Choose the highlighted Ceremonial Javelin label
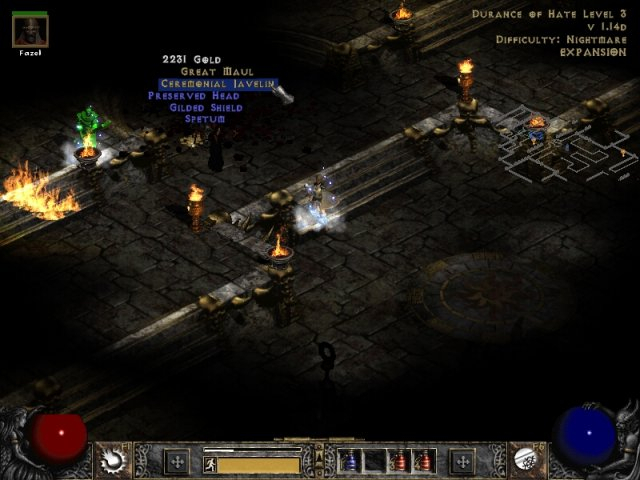The height and width of the screenshot is (480, 640). [x=218, y=84]
